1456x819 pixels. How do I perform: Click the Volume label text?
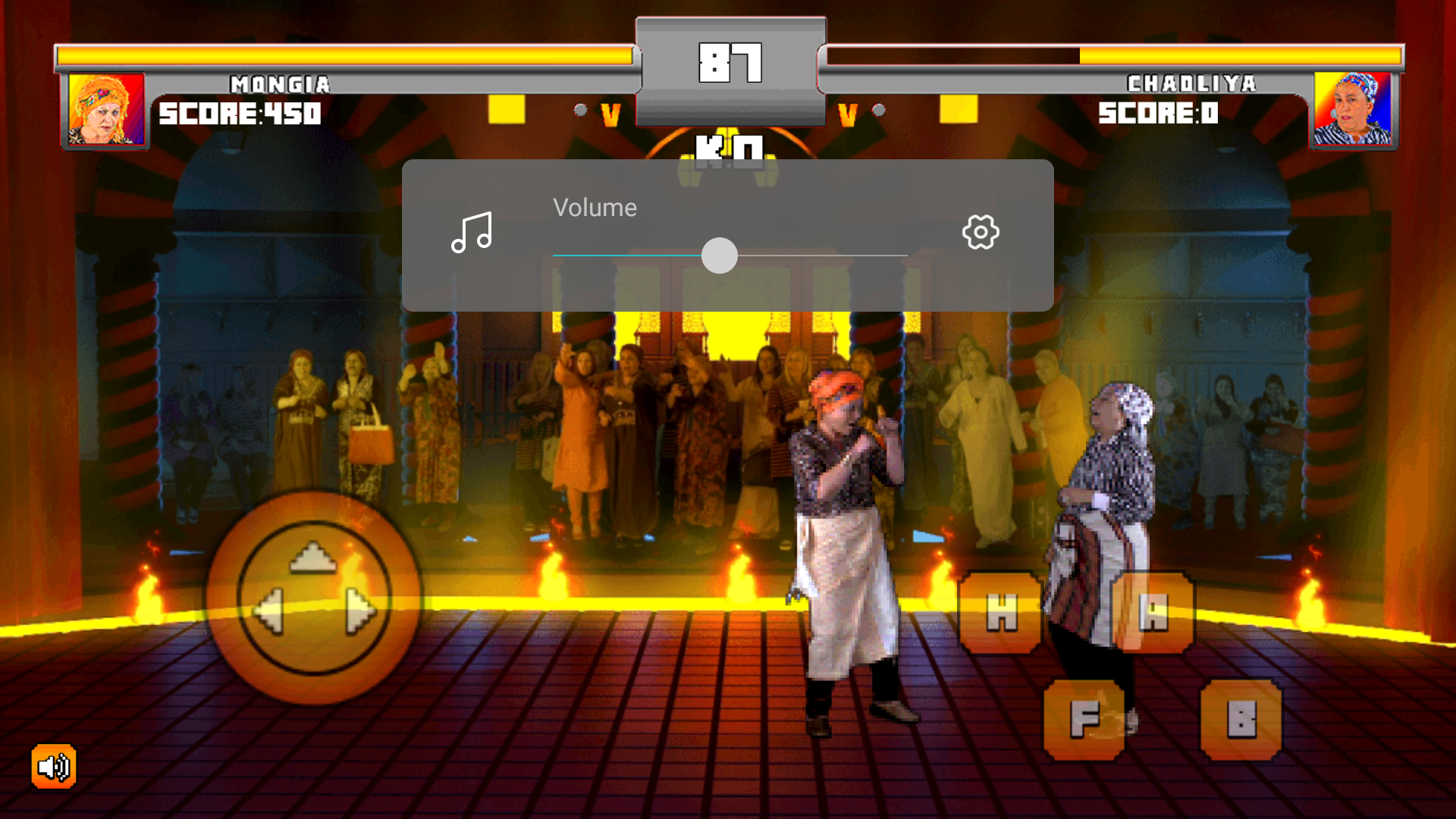[595, 207]
